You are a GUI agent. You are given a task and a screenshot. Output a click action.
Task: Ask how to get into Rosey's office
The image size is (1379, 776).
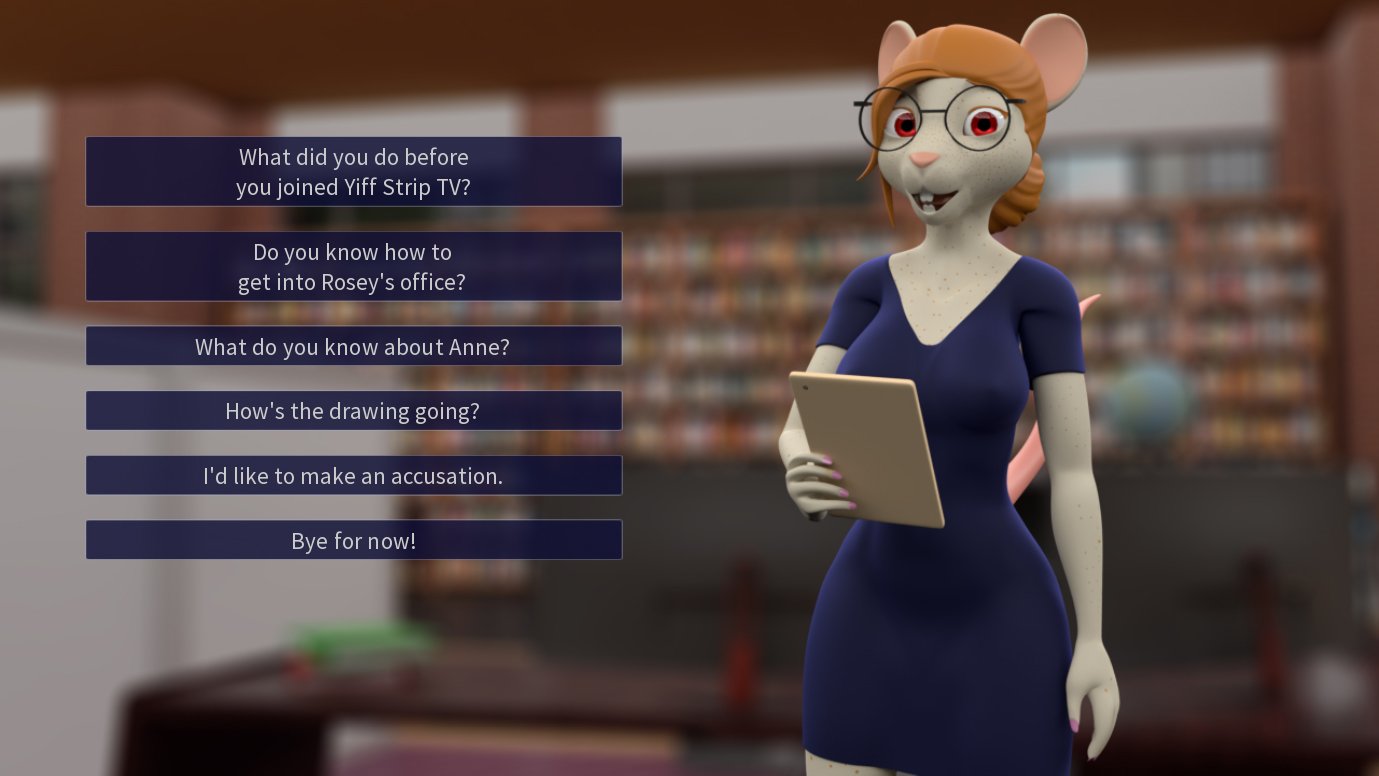pyautogui.click(x=353, y=266)
